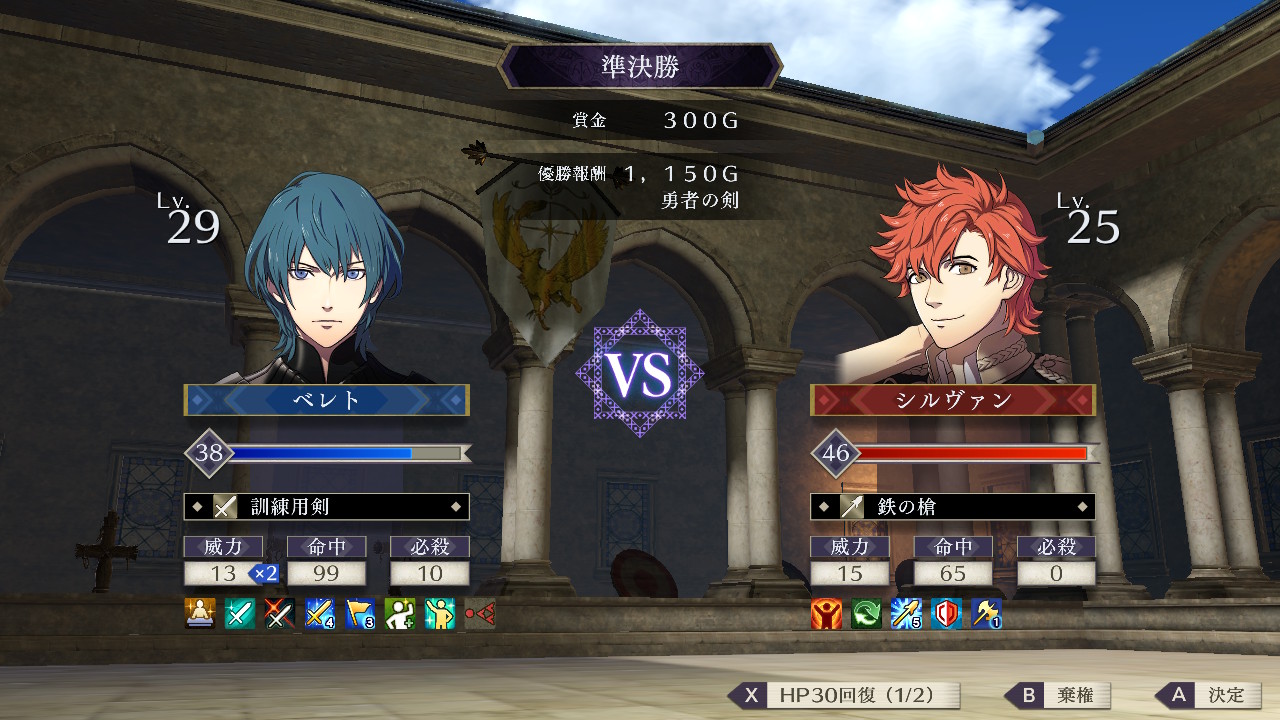Inspect the lance prowess level 5 icon

[906, 613]
